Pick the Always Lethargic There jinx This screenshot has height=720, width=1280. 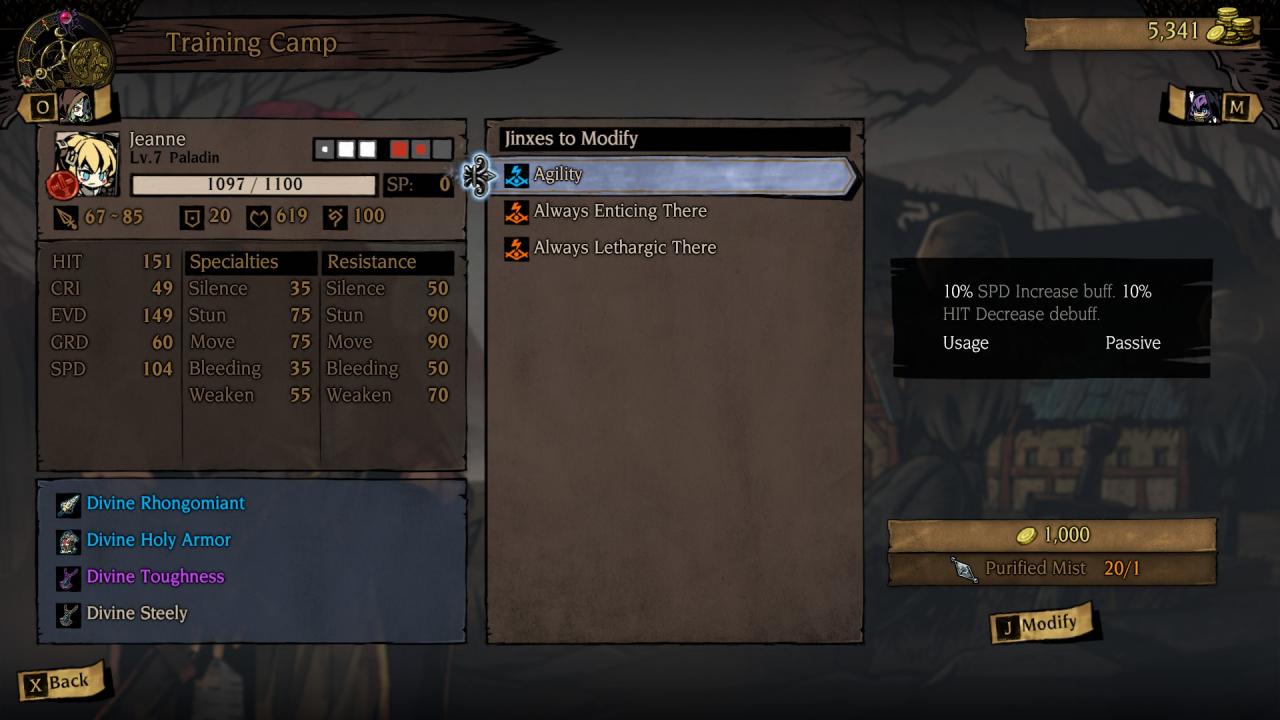tap(624, 248)
